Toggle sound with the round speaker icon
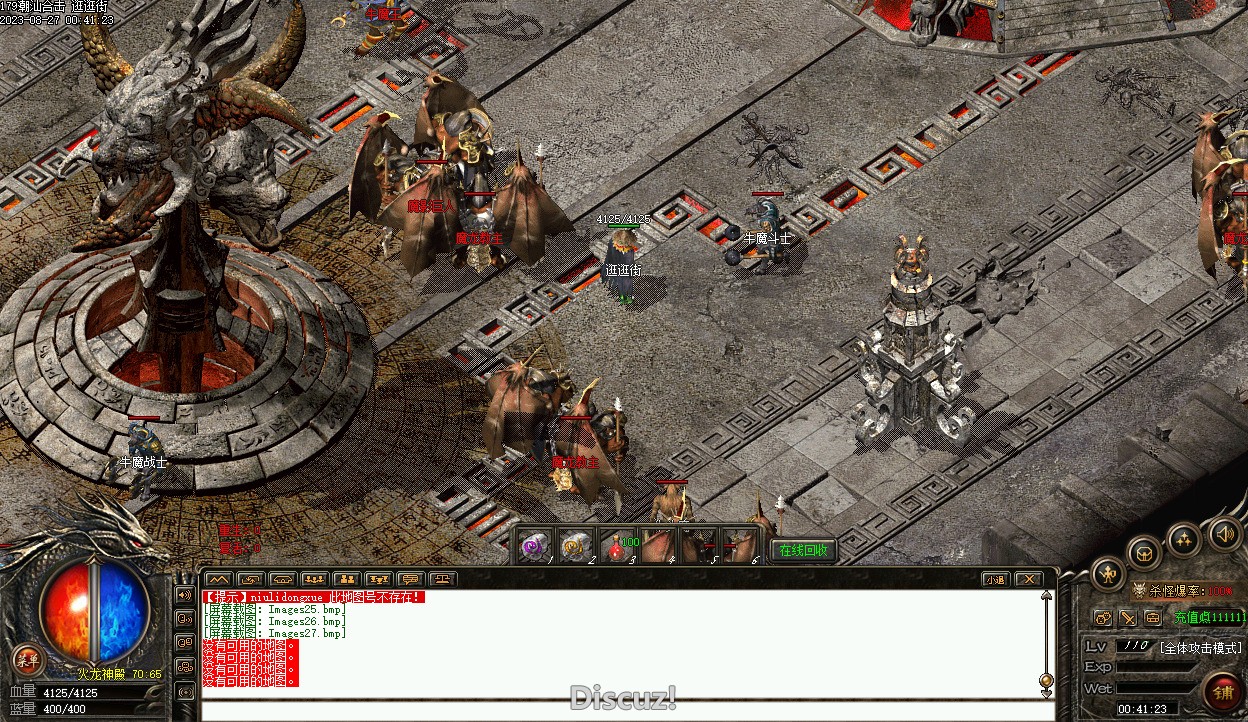 1225,533
